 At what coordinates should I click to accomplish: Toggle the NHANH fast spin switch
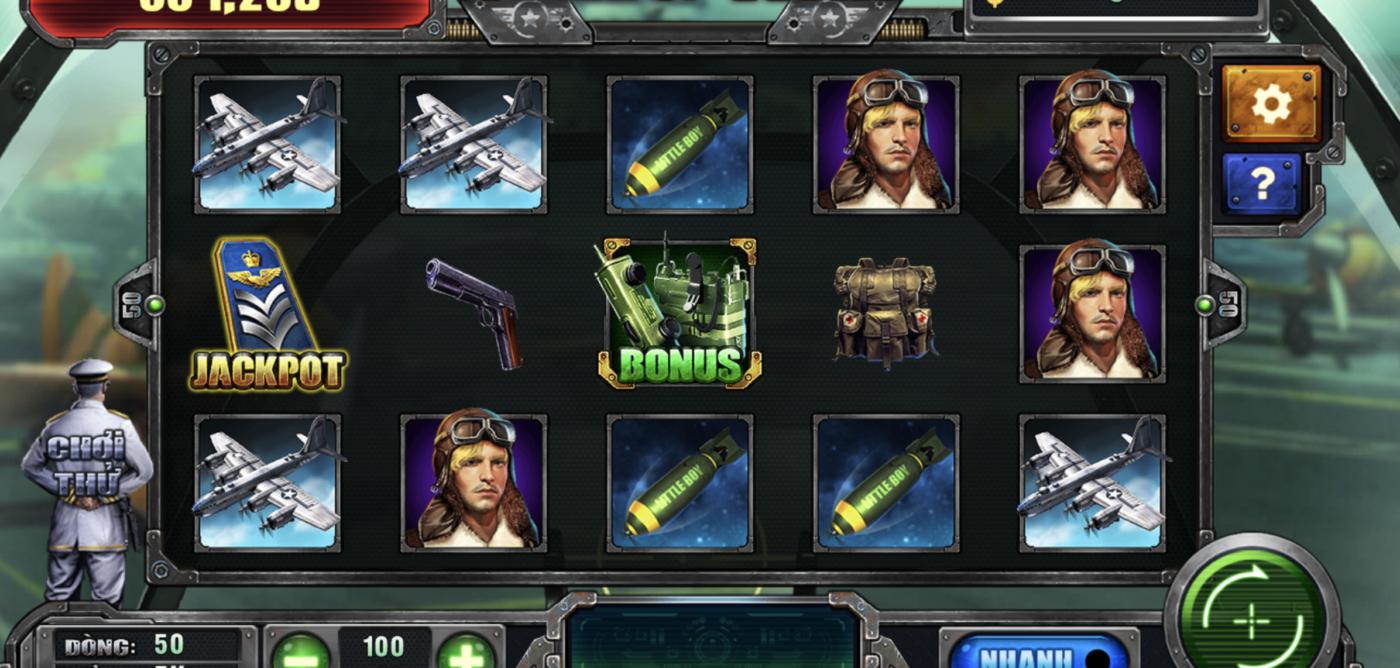click(x=1040, y=655)
